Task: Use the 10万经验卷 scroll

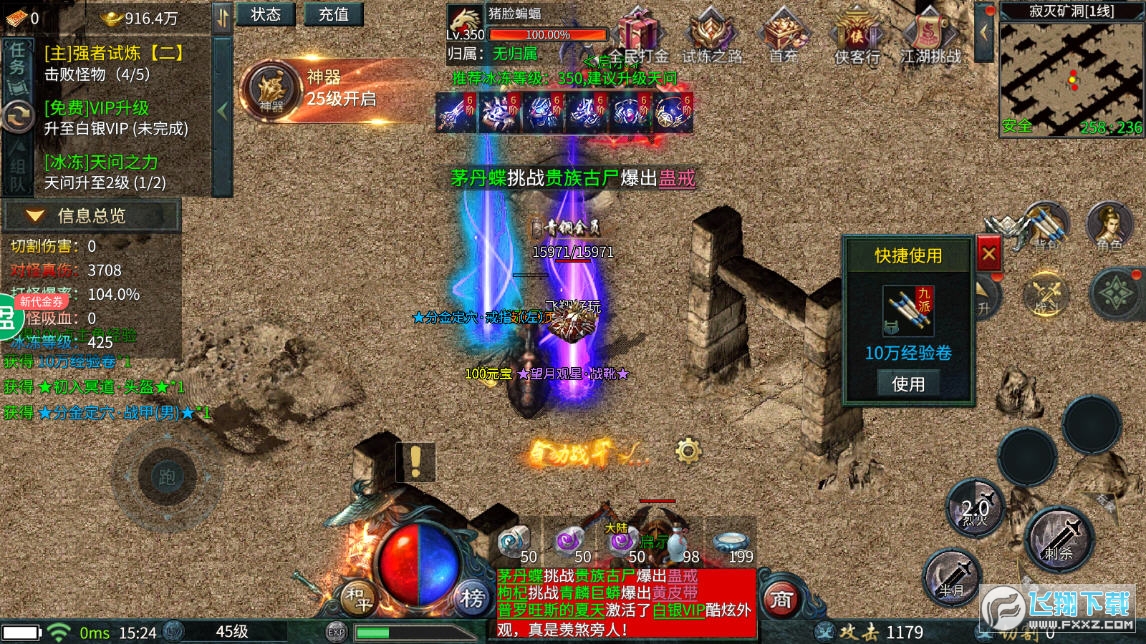Action: (908, 383)
